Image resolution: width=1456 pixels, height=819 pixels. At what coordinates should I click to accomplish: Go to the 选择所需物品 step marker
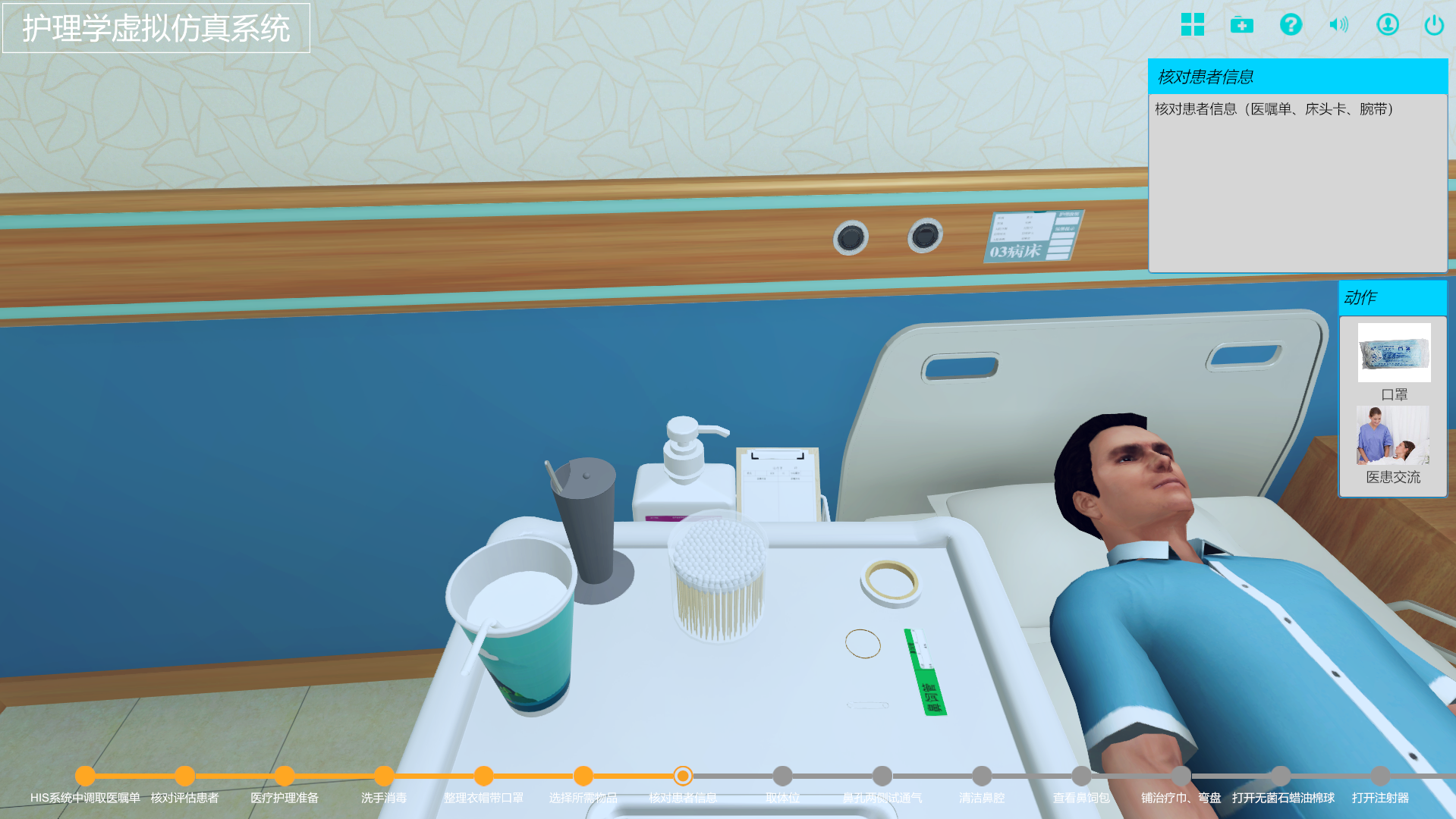583,776
